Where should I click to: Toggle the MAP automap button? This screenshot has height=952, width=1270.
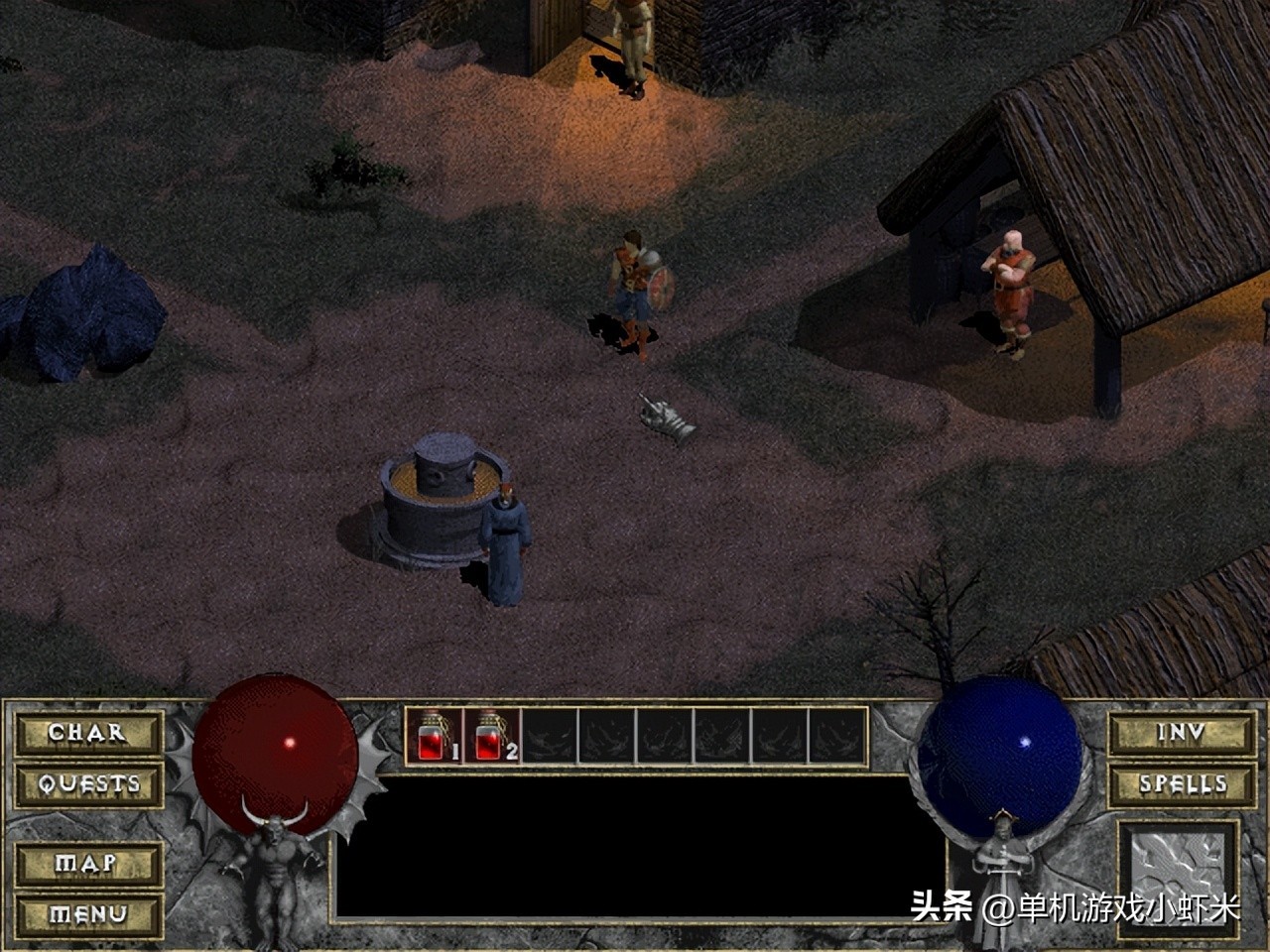click(87, 864)
